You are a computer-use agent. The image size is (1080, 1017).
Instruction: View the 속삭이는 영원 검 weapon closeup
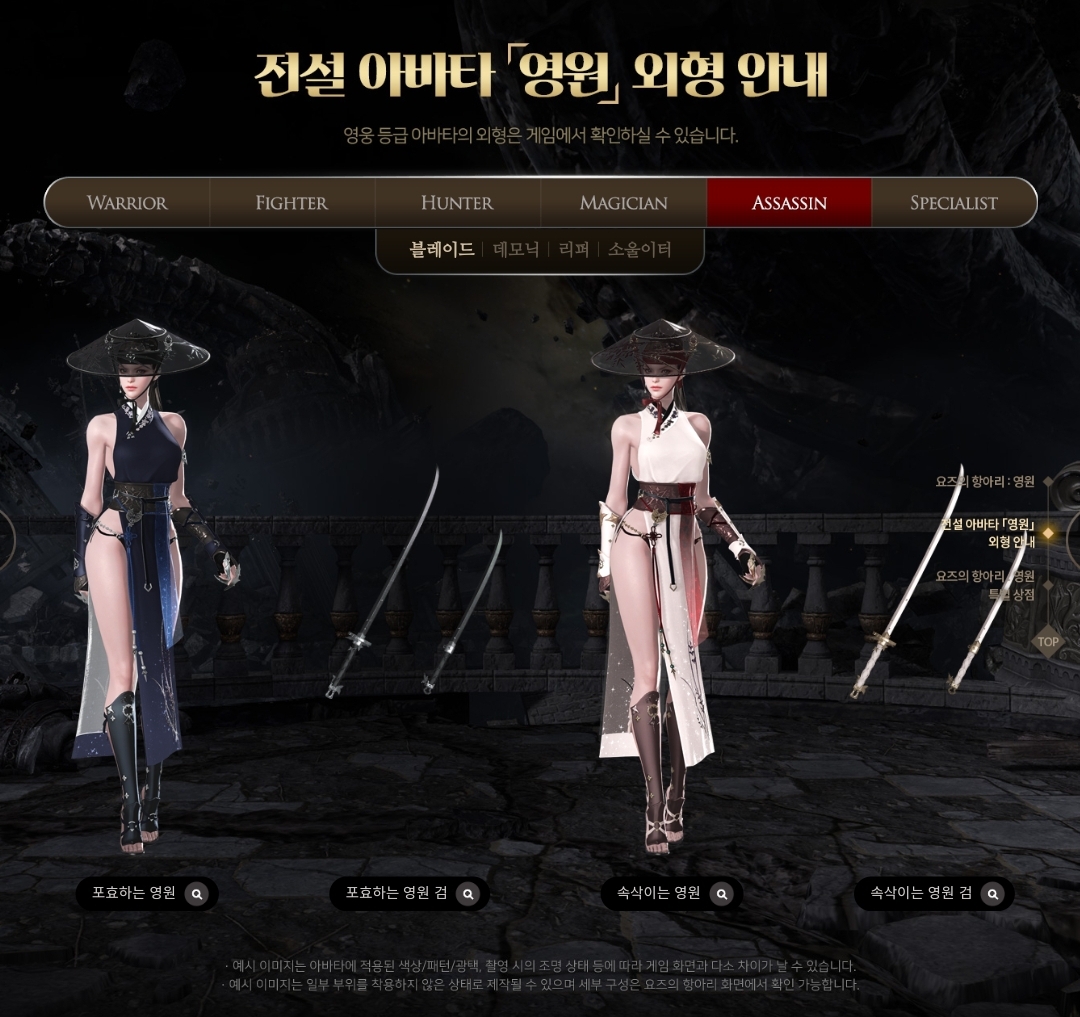click(992, 894)
